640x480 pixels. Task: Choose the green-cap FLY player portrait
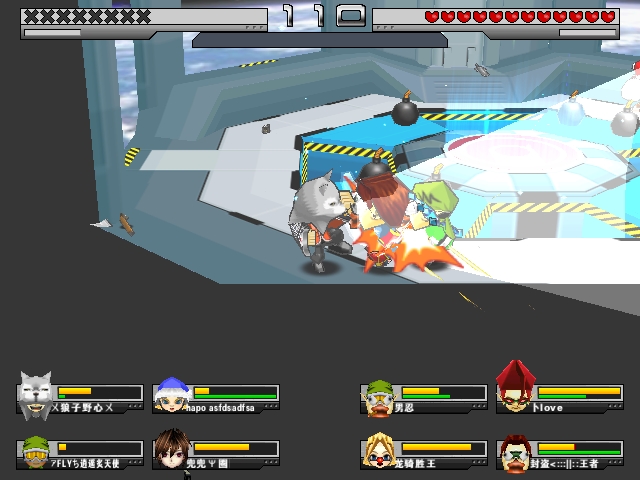point(35,451)
